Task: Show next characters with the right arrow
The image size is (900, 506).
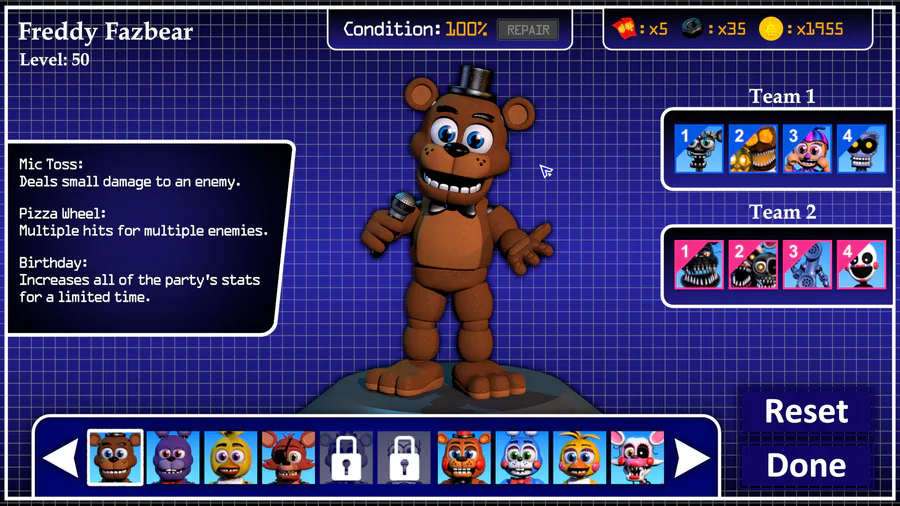Action: (692, 458)
